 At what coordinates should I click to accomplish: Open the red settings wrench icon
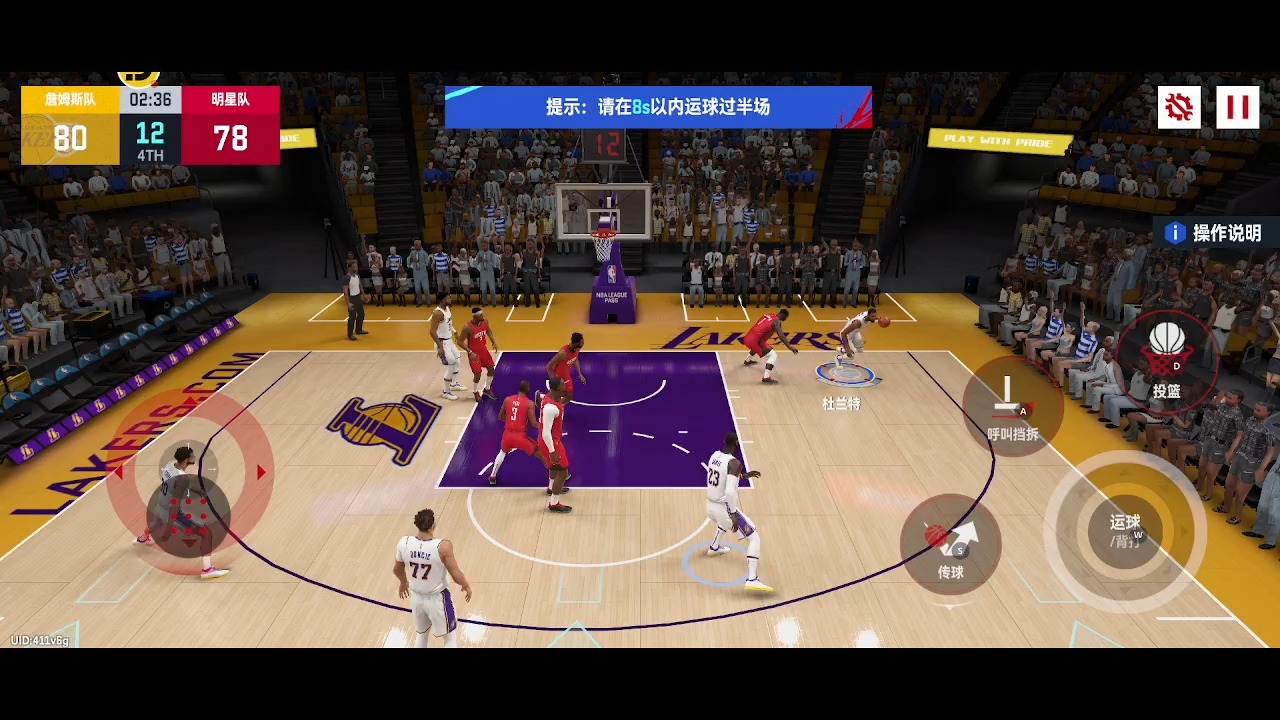[1178, 107]
